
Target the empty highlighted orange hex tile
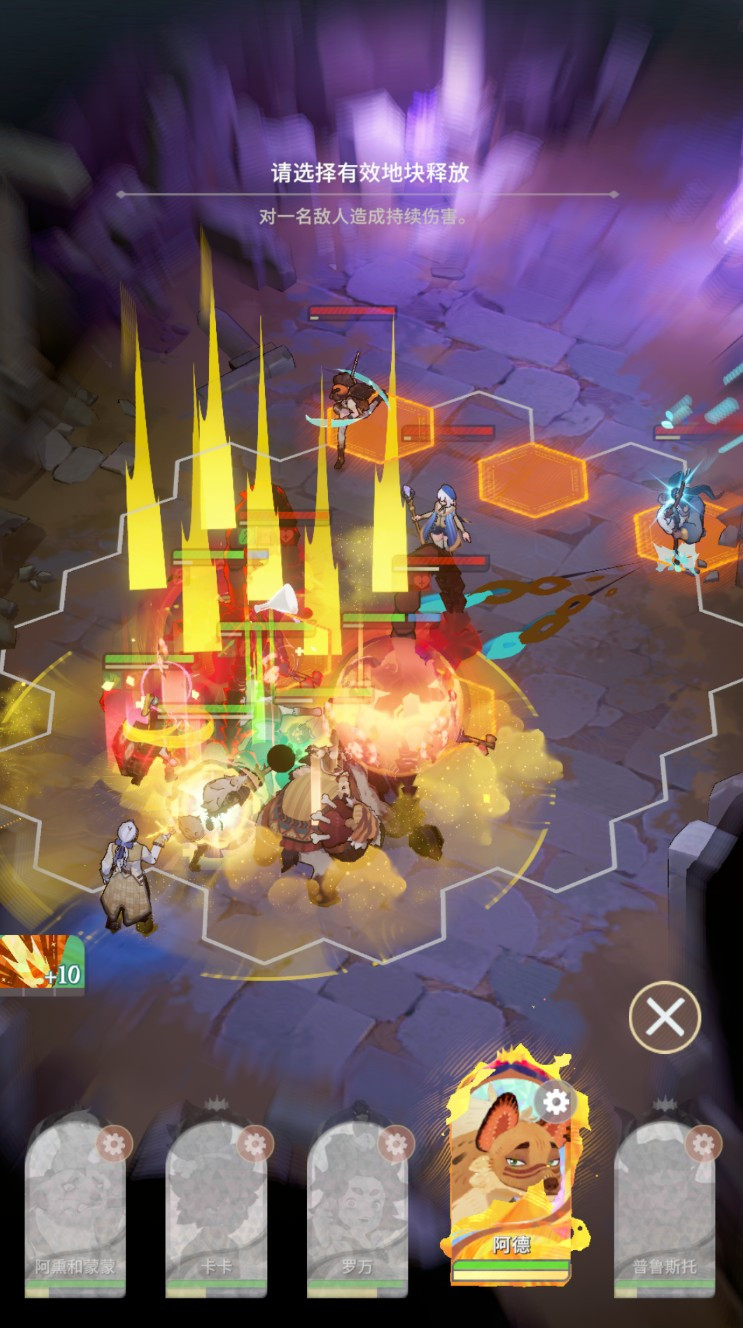532,479
